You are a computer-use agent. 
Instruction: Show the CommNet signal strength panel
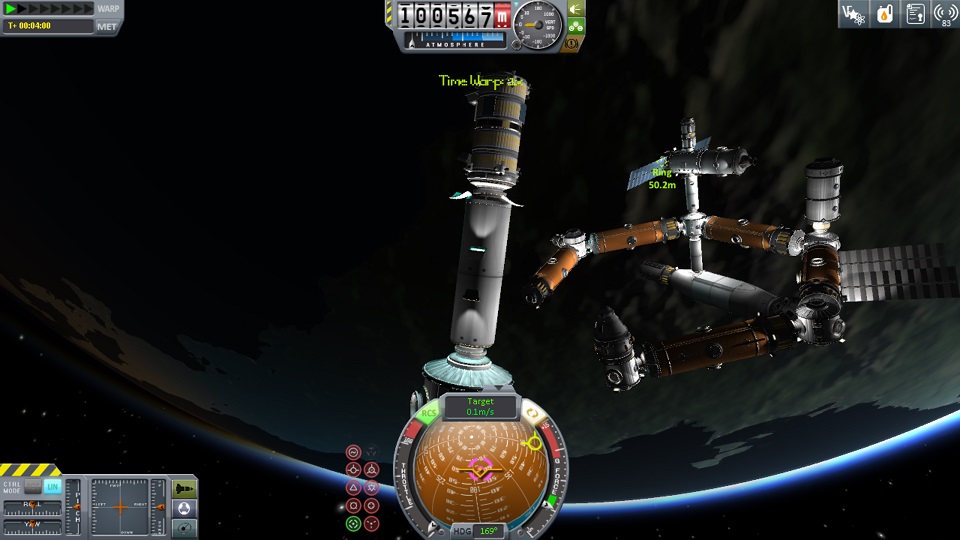point(944,14)
